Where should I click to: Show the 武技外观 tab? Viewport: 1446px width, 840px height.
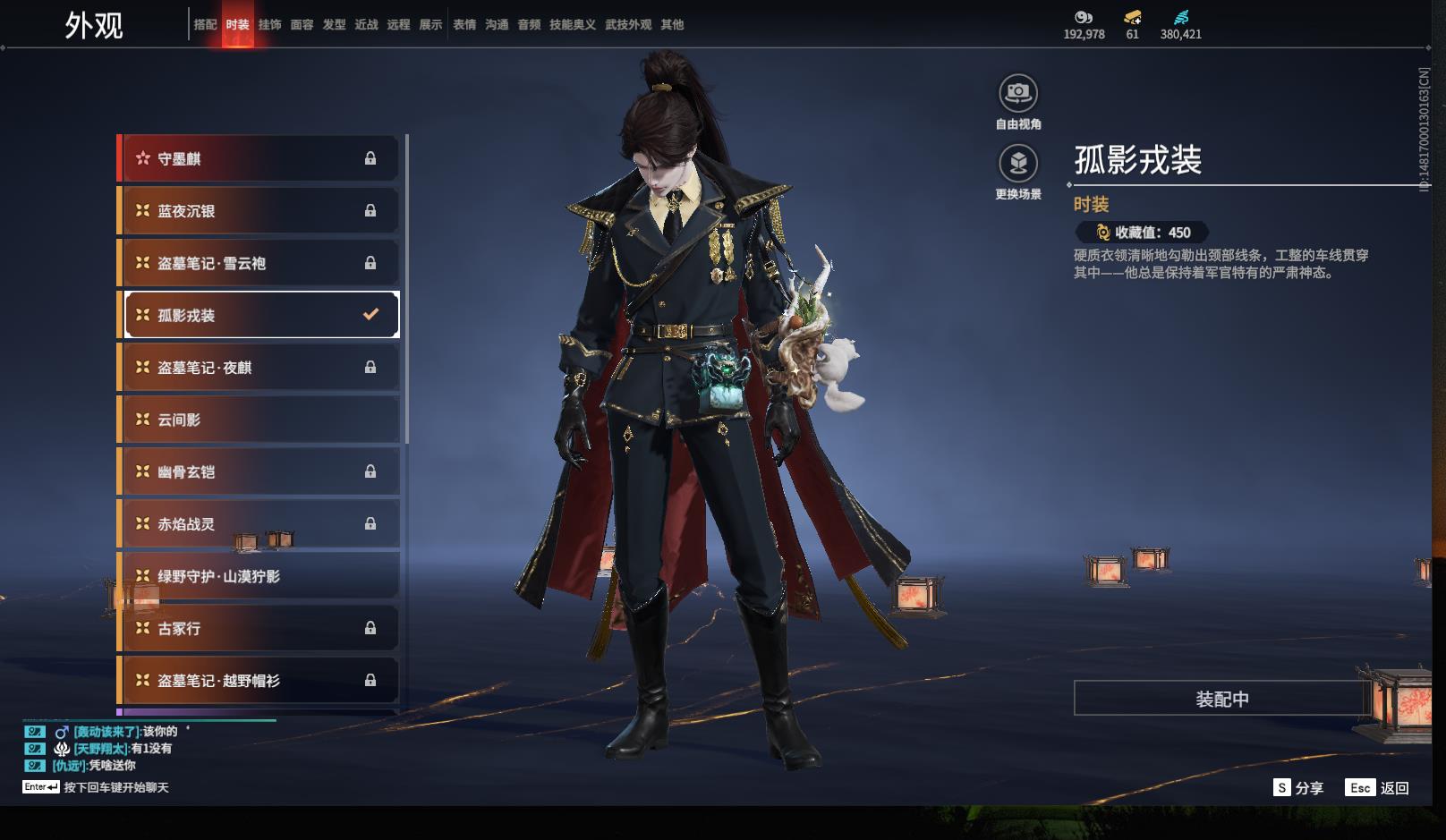tap(628, 25)
